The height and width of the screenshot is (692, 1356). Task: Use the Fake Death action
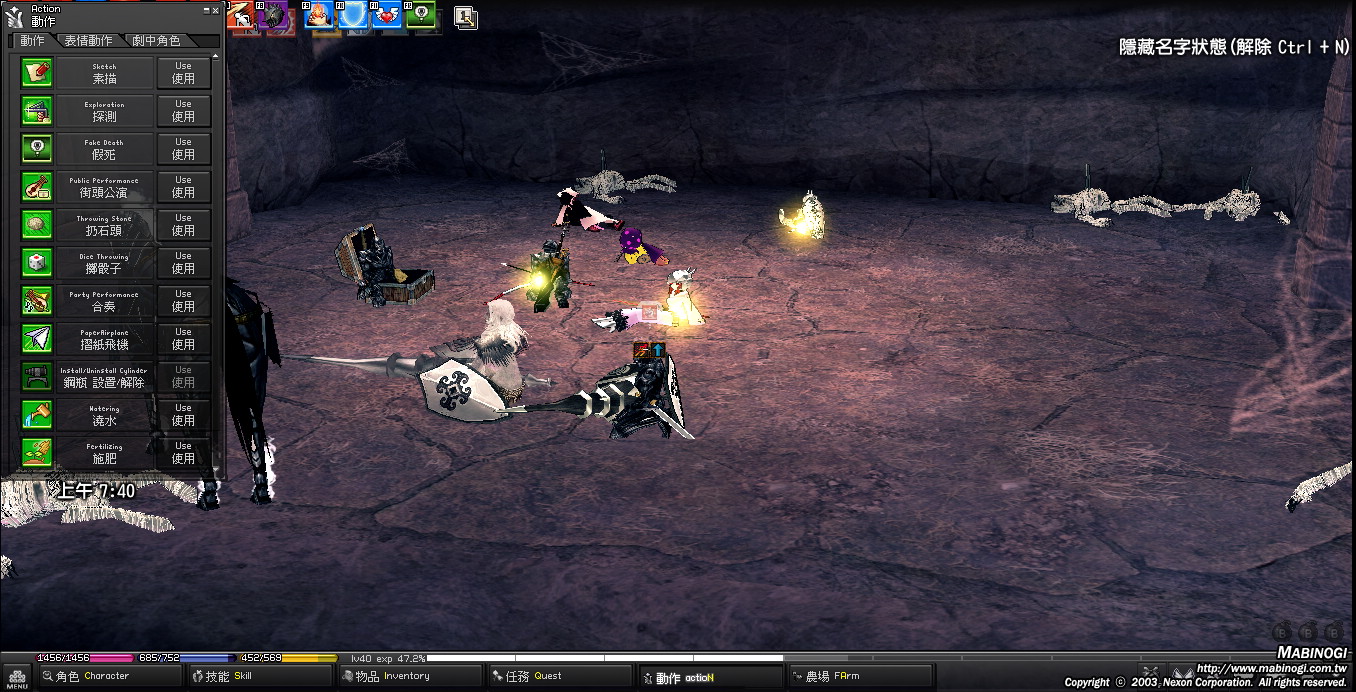point(183,149)
